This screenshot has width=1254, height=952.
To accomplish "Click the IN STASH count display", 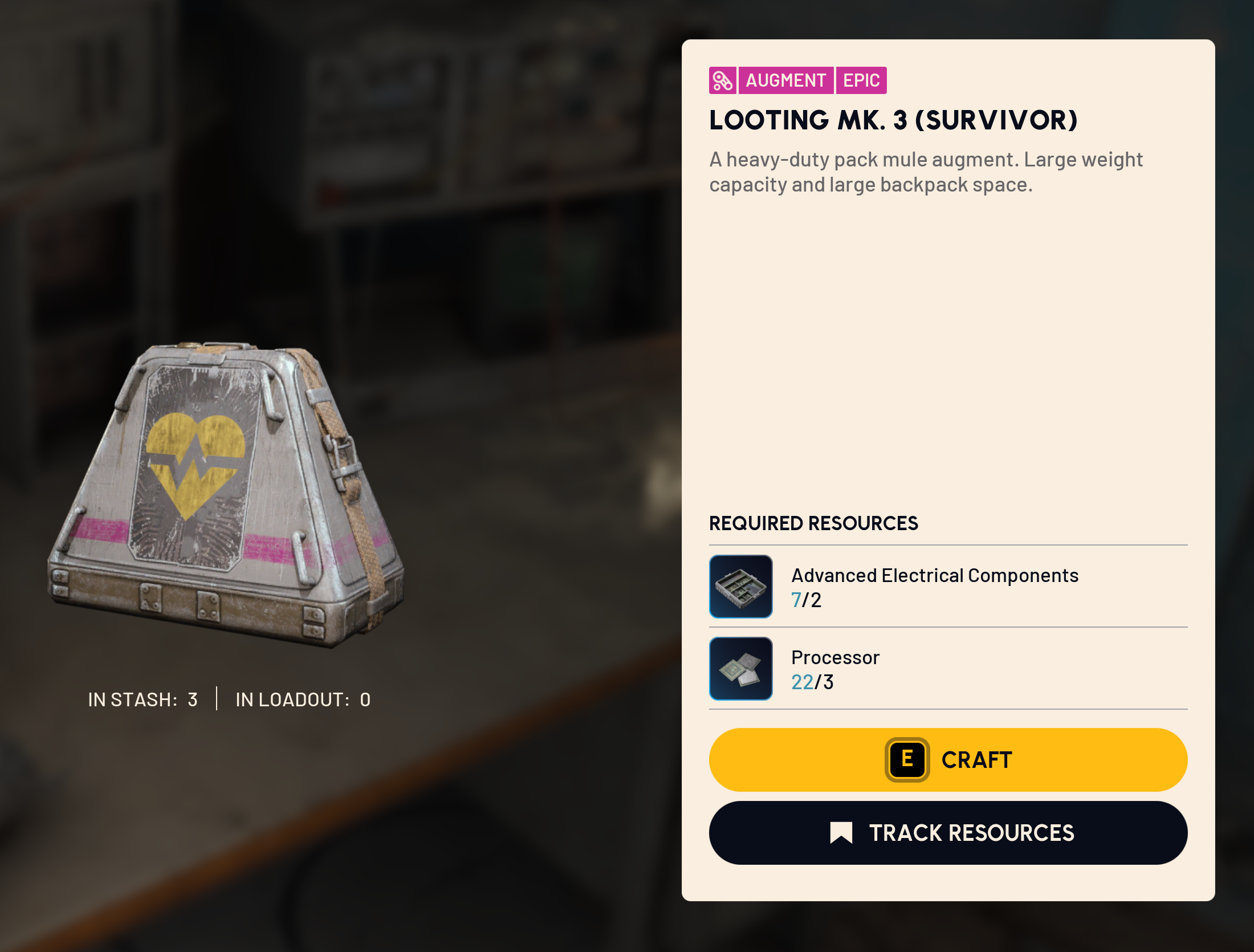I will [x=142, y=699].
